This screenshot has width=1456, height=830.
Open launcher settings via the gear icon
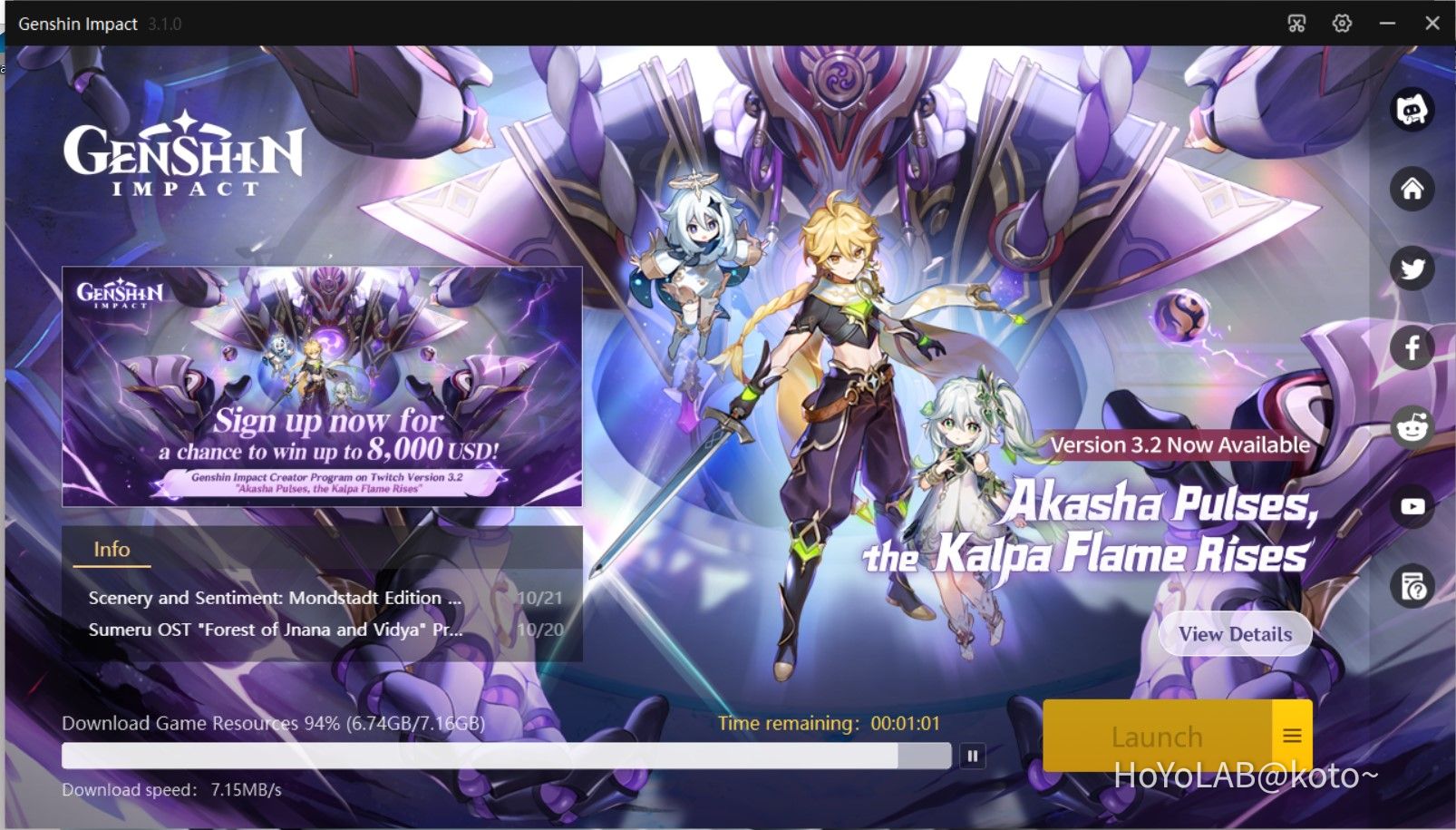(1342, 24)
